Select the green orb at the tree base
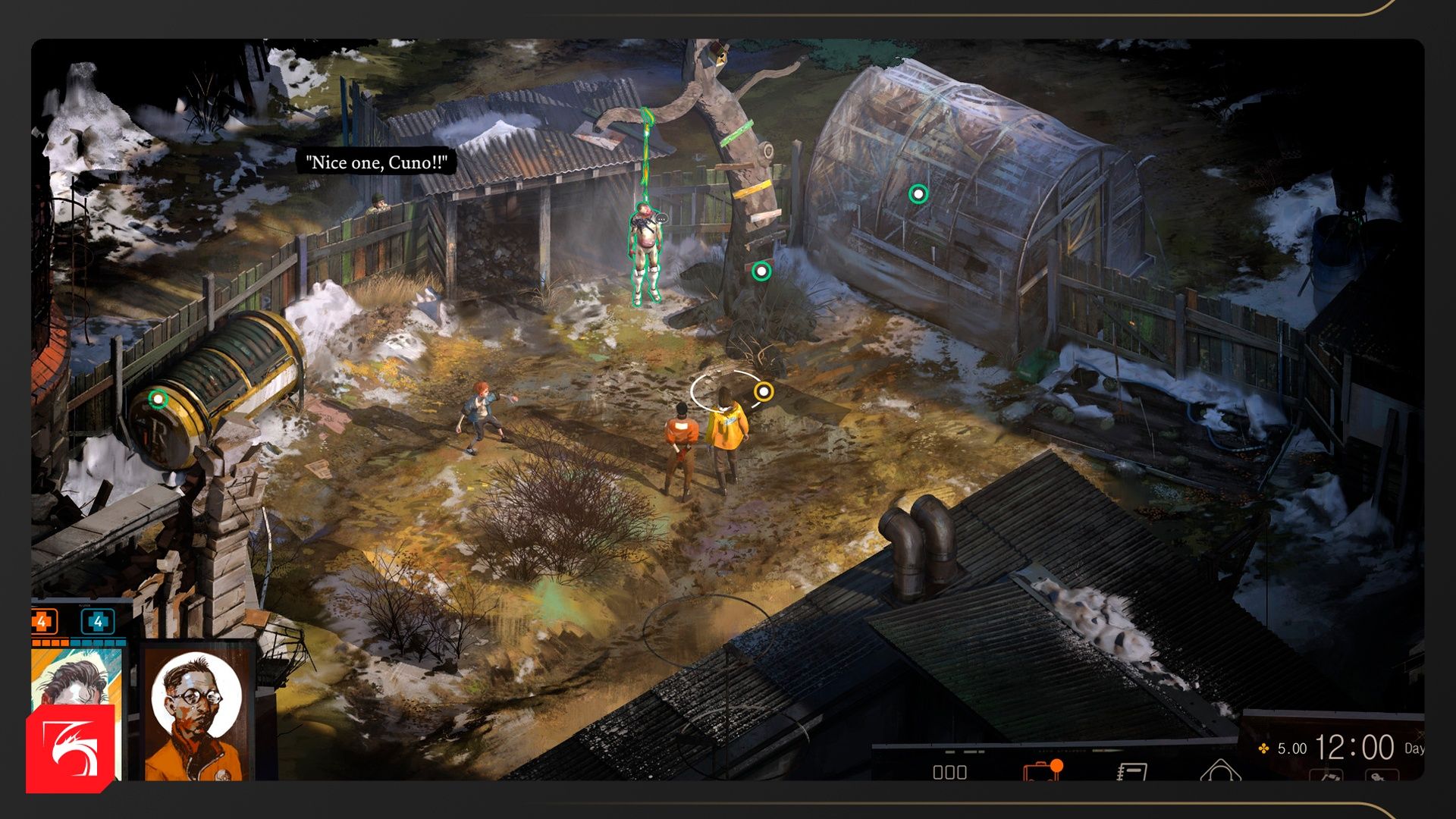This screenshot has width=1456, height=819. point(761,271)
